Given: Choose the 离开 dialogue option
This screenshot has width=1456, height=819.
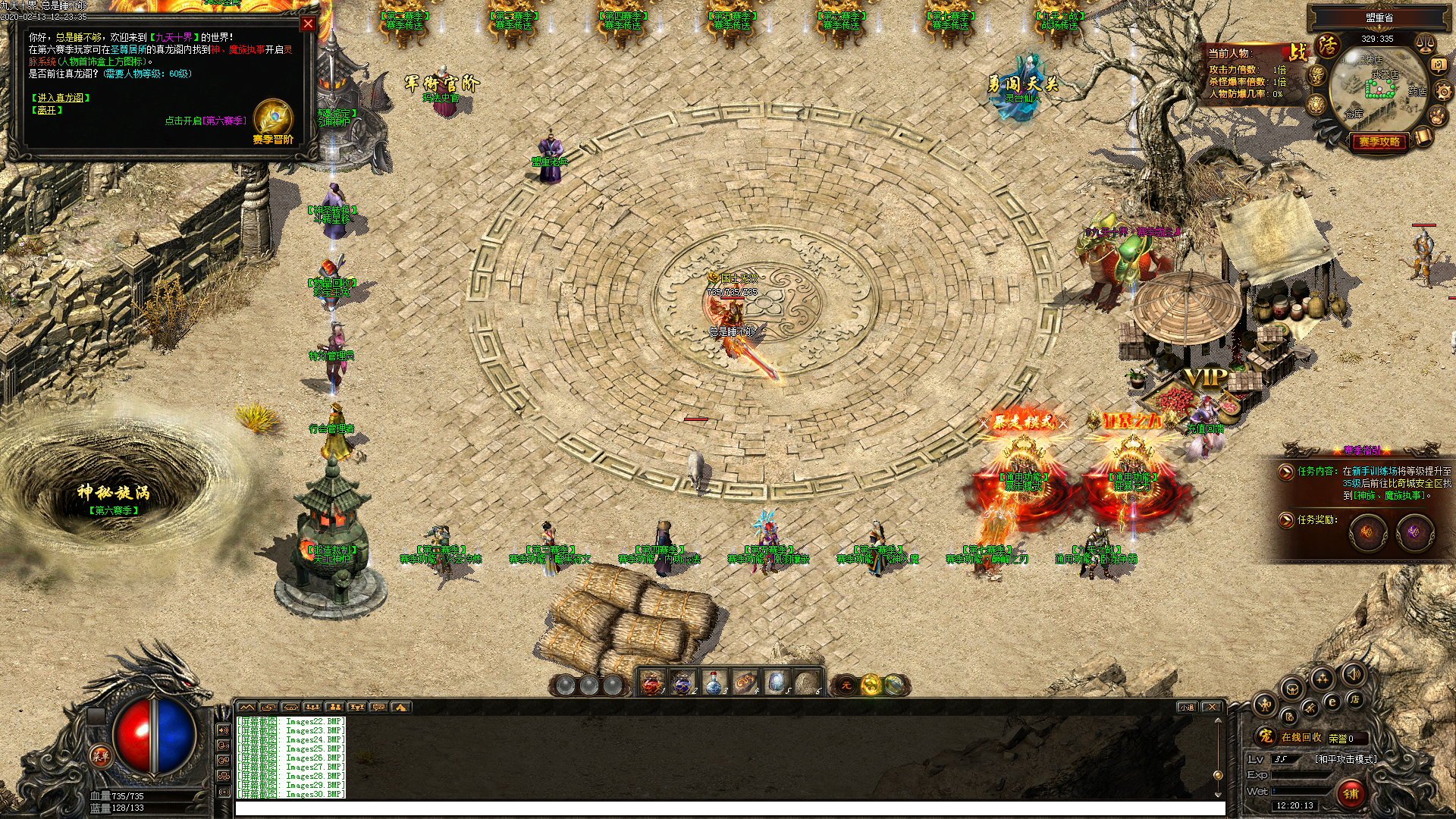Looking at the screenshot, I should (x=47, y=110).
